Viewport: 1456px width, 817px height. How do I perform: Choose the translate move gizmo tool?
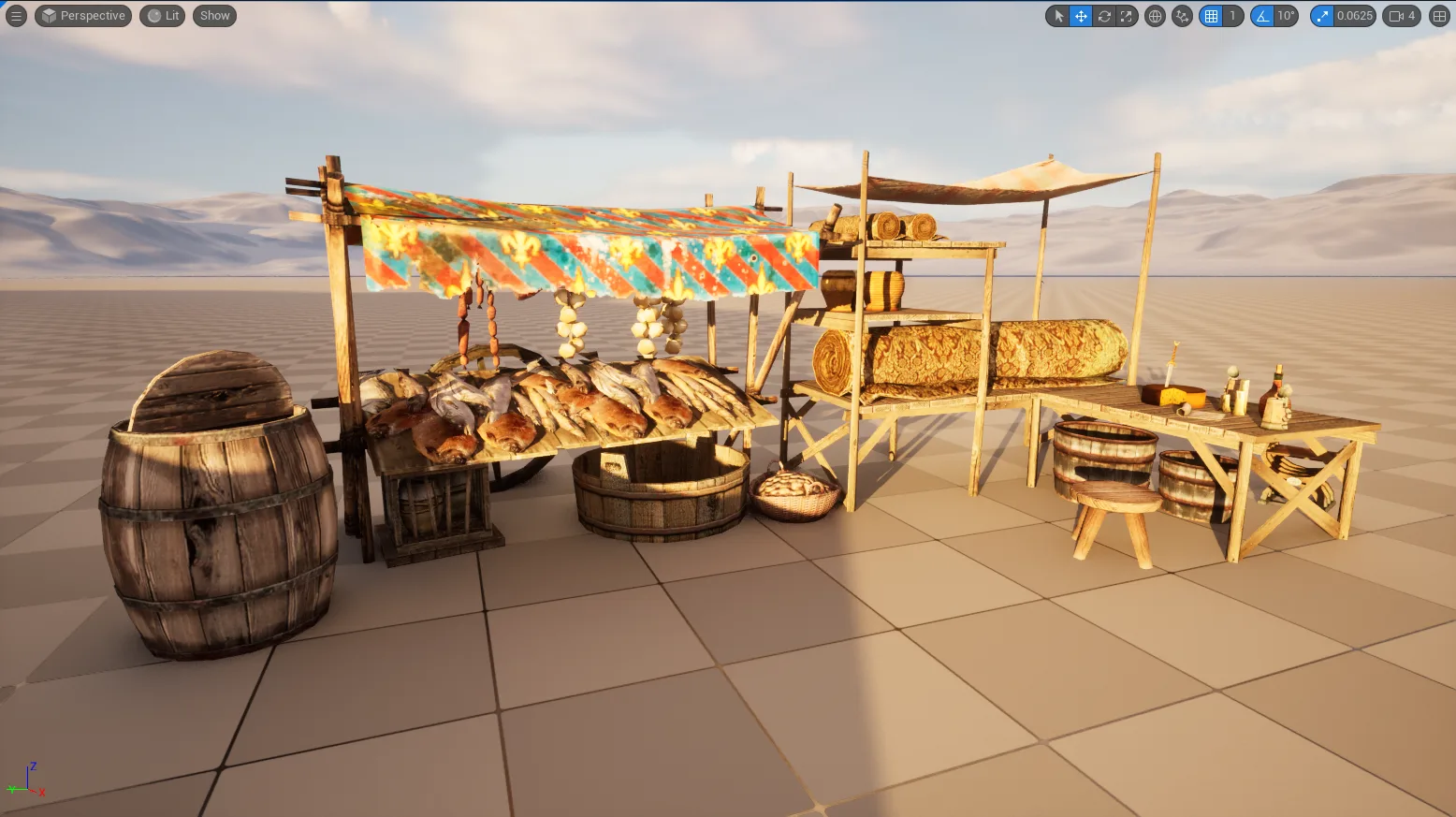pos(1081,16)
